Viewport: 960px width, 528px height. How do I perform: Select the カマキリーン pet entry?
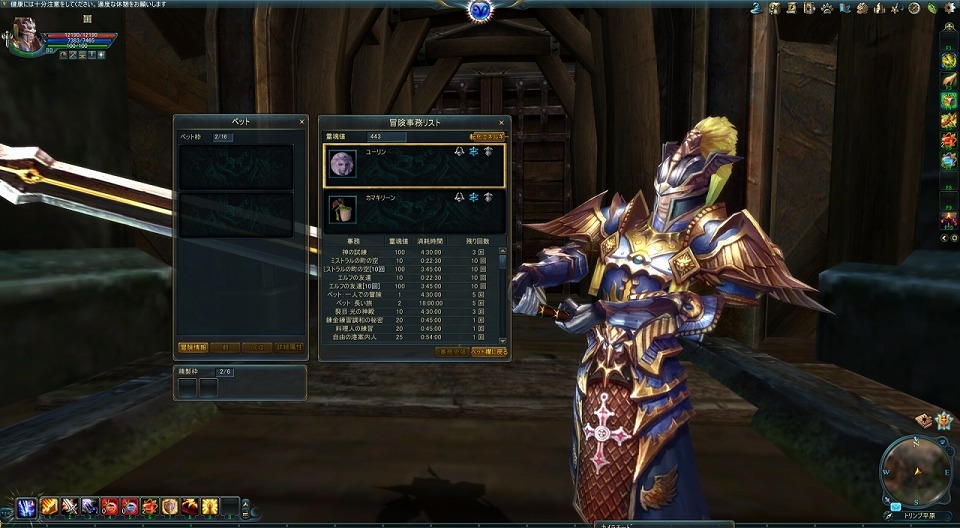click(414, 209)
